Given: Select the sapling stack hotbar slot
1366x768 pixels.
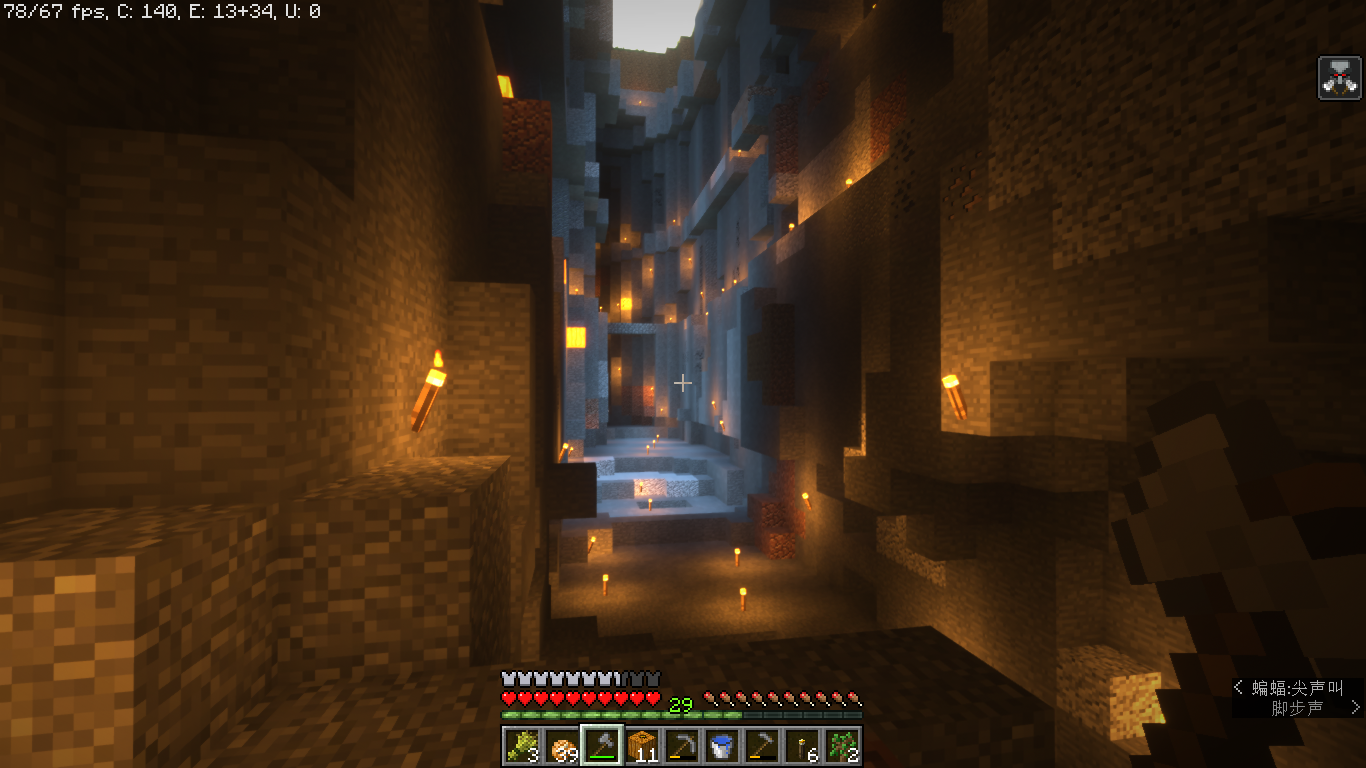Looking at the screenshot, I should [842, 746].
